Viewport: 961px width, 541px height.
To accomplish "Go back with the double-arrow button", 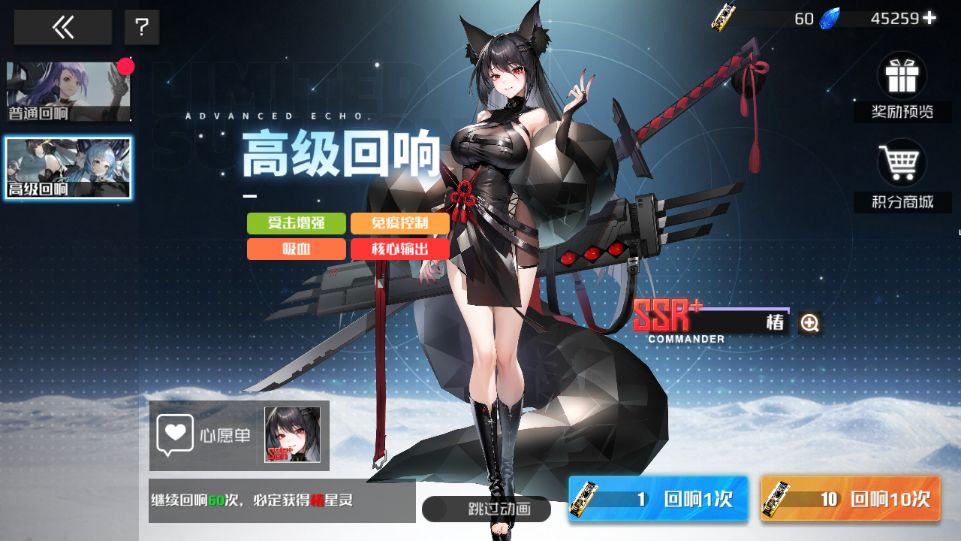I will point(62,27).
